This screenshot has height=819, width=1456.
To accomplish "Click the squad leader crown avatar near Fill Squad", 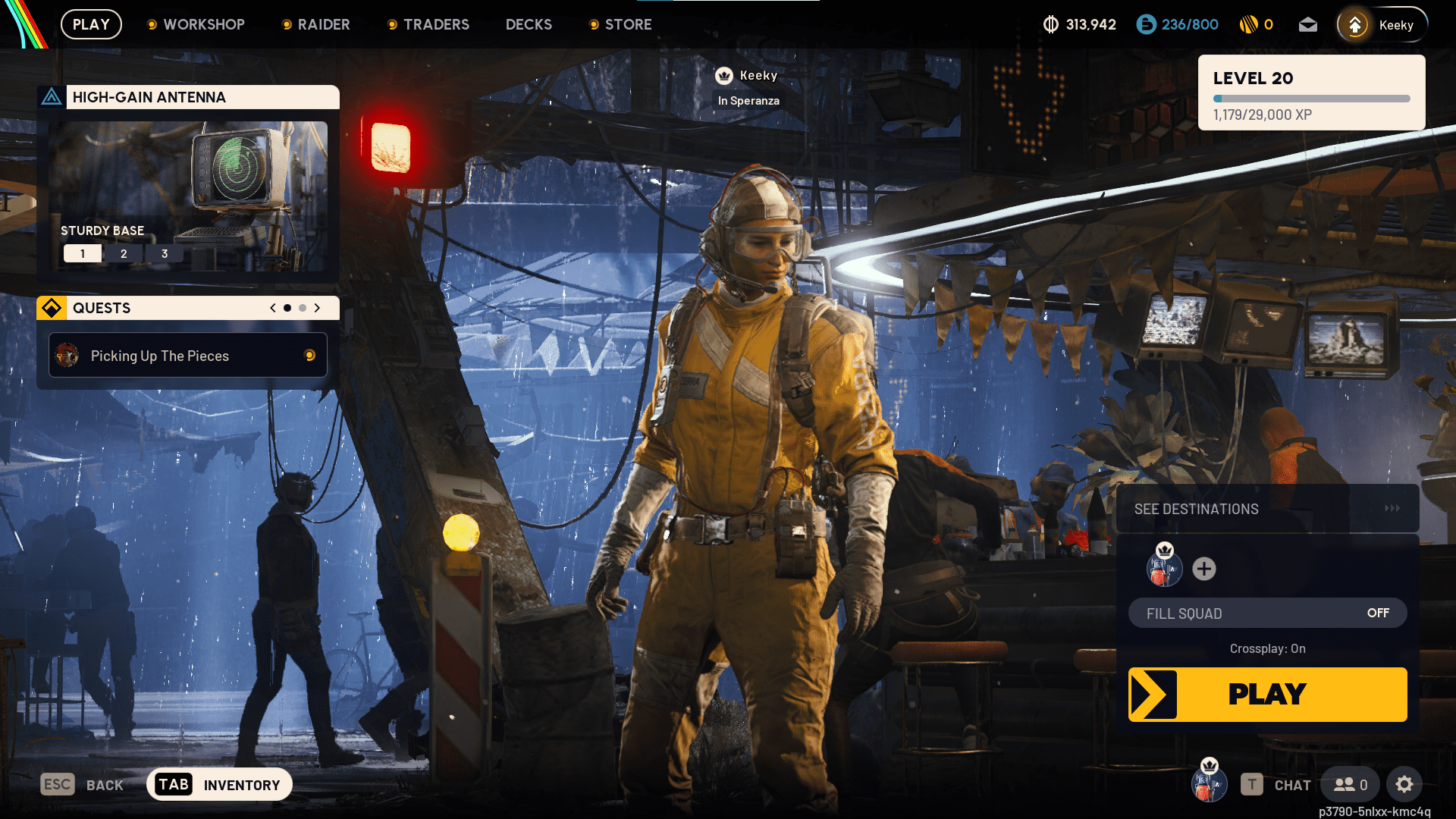I will pyautogui.click(x=1165, y=569).
